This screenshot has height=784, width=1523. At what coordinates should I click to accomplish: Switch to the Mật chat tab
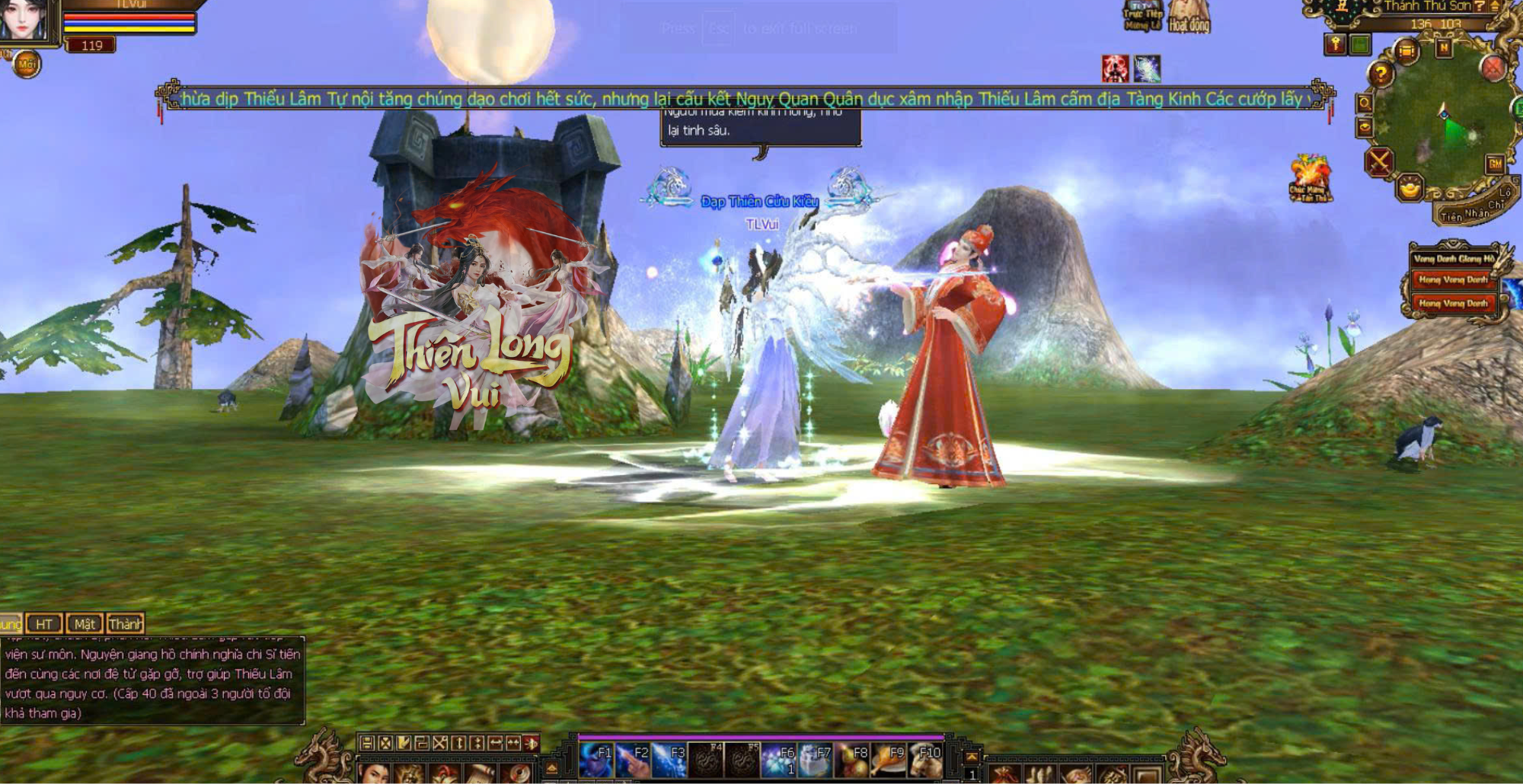point(85,624)
